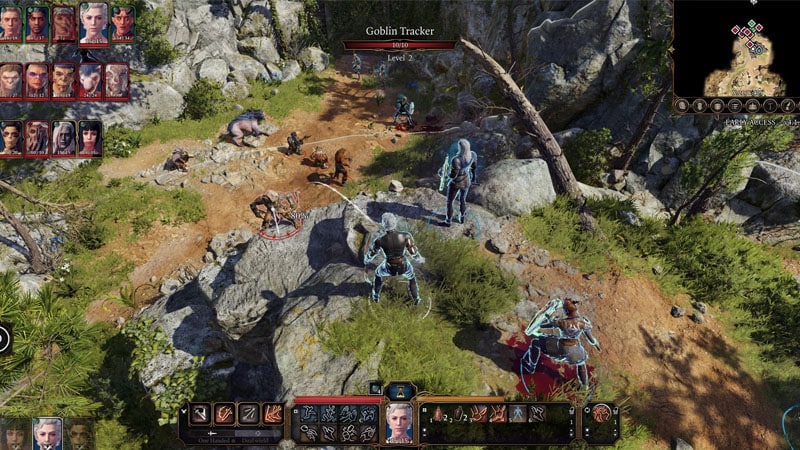Activate the ranged bow attack icon
This screenshot has height=450, width=800.
[x=249, y=414]
